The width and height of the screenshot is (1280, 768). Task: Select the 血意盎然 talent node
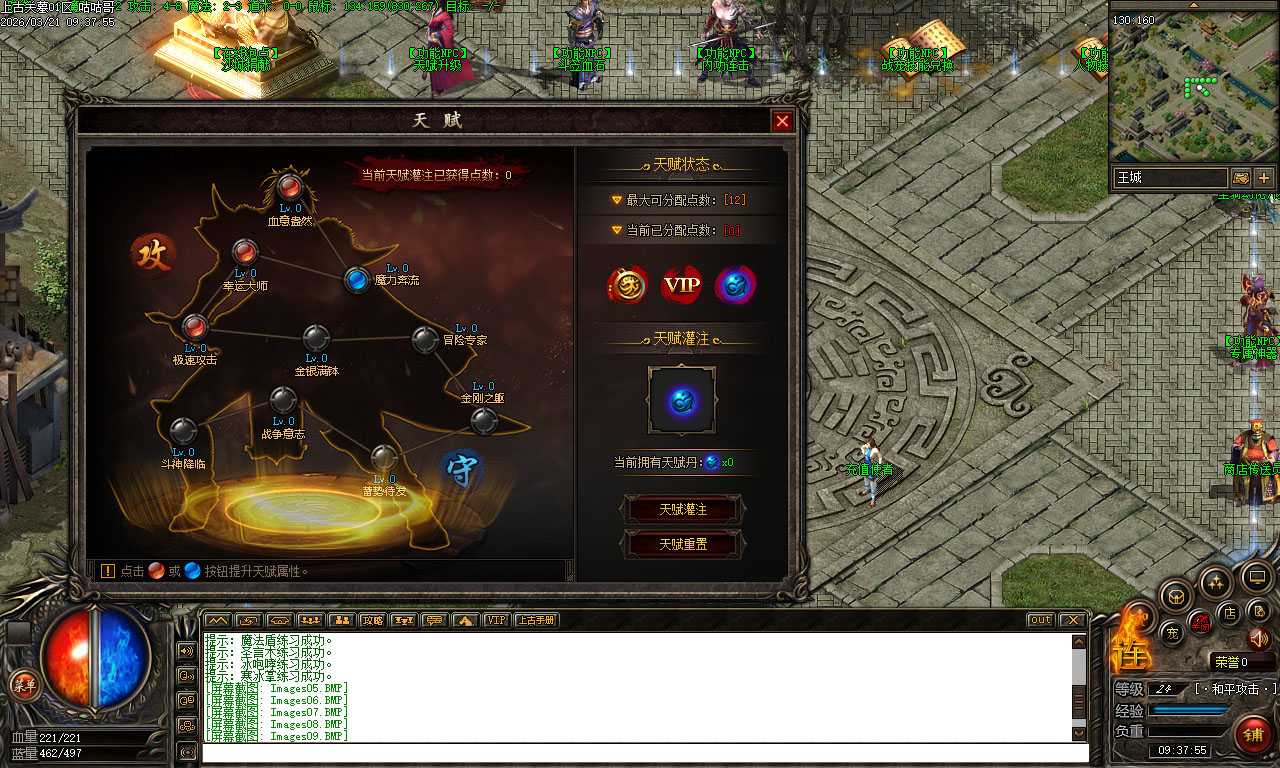(x=290, y=186)
